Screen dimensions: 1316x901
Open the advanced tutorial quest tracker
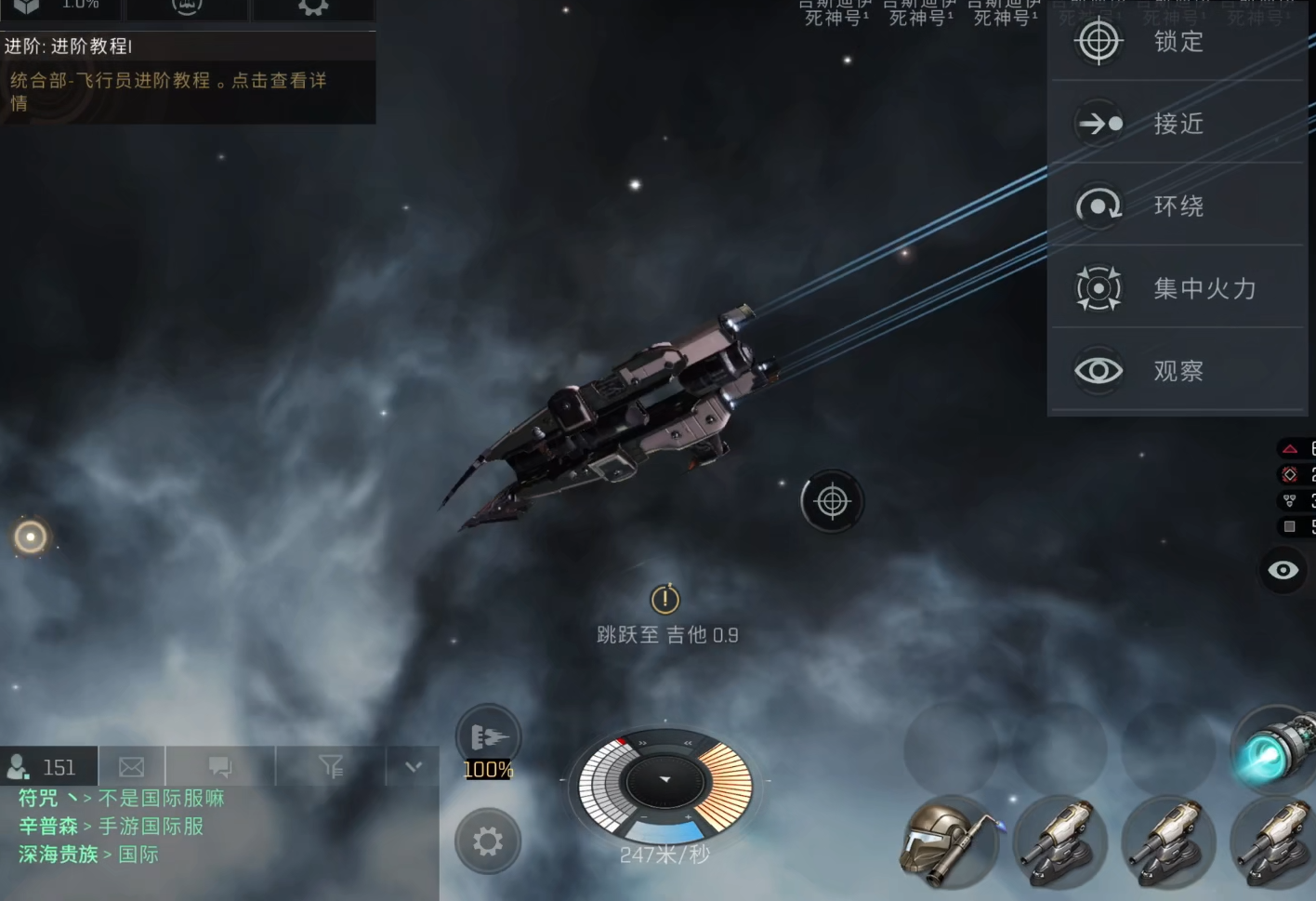(x=186, y=79)
